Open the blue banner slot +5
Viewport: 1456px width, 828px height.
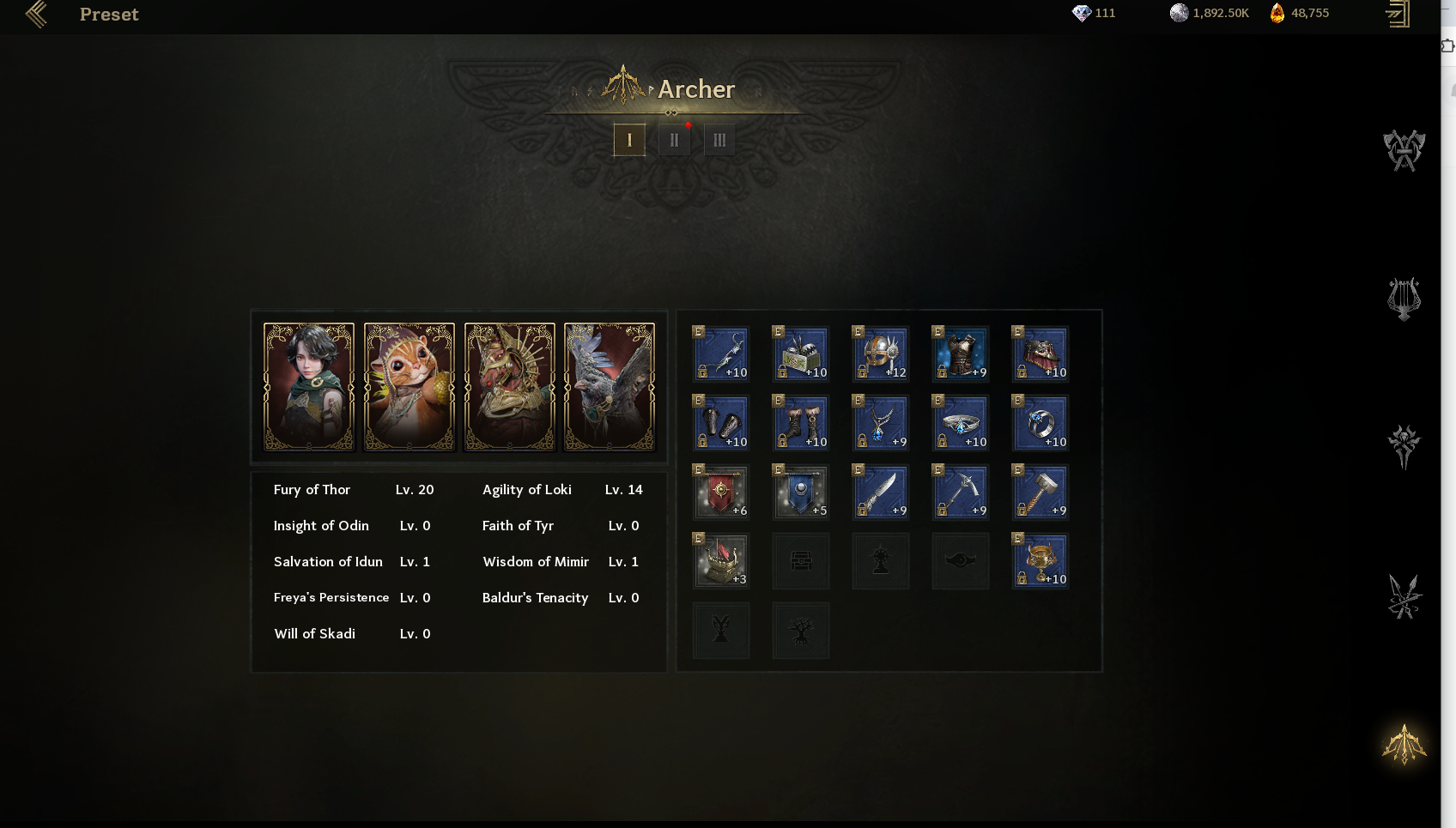(801, 492)
